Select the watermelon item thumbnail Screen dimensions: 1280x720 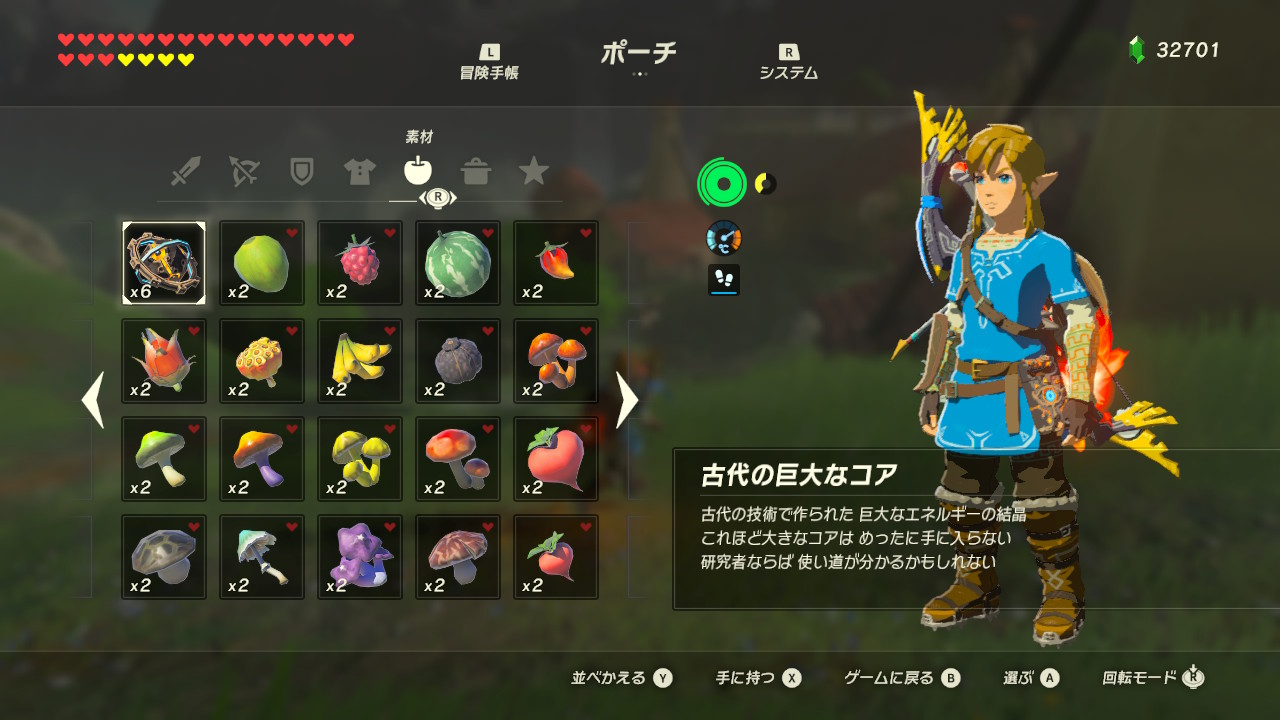[x=457, y=262]
